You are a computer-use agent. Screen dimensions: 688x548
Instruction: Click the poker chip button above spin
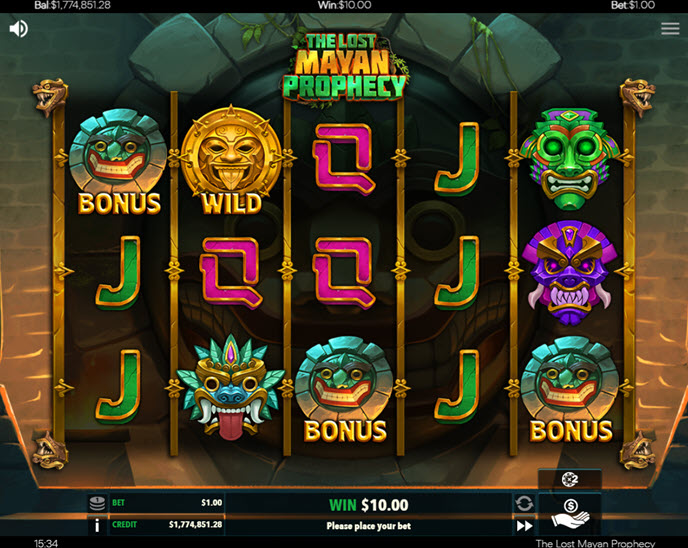[x=569, y=480]
